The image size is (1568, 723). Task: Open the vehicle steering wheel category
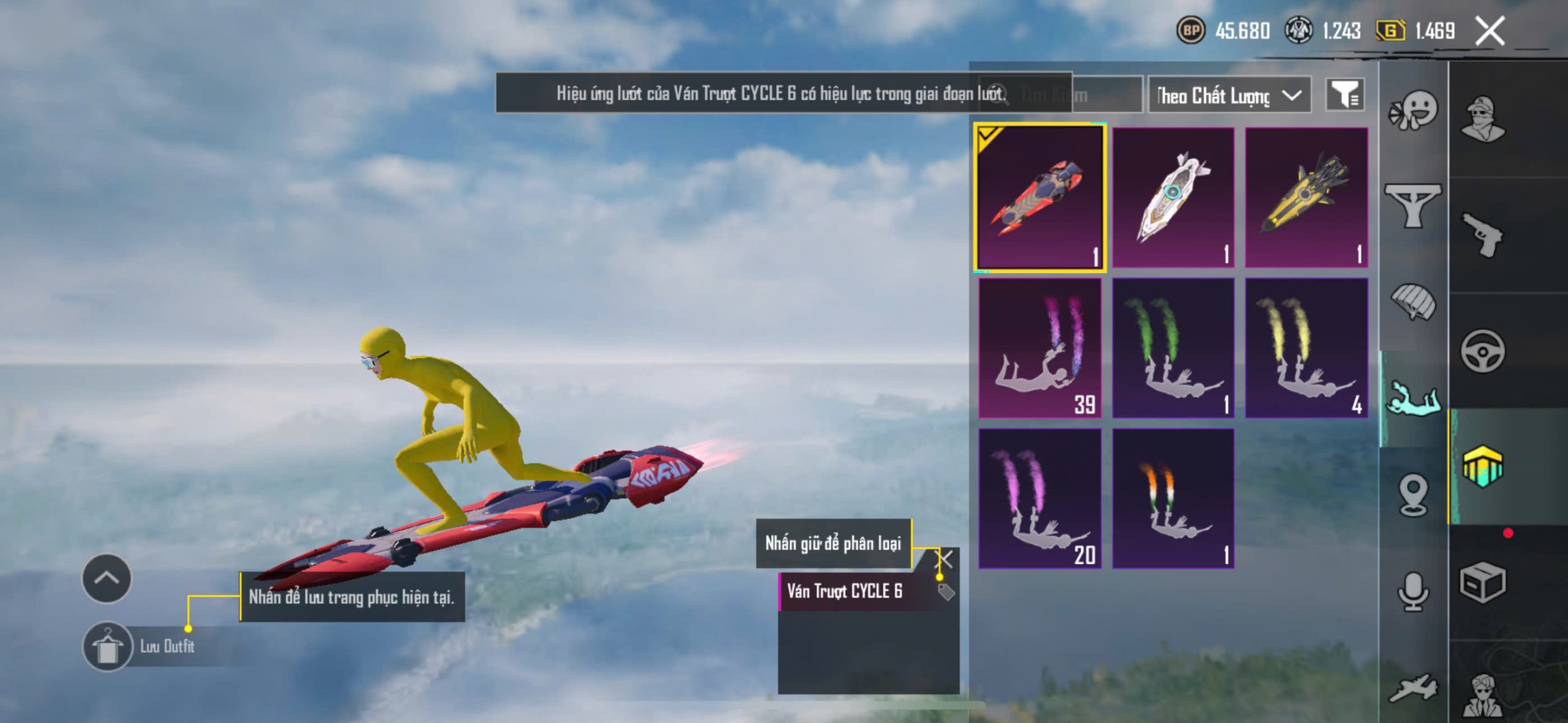click(1482, 351)
